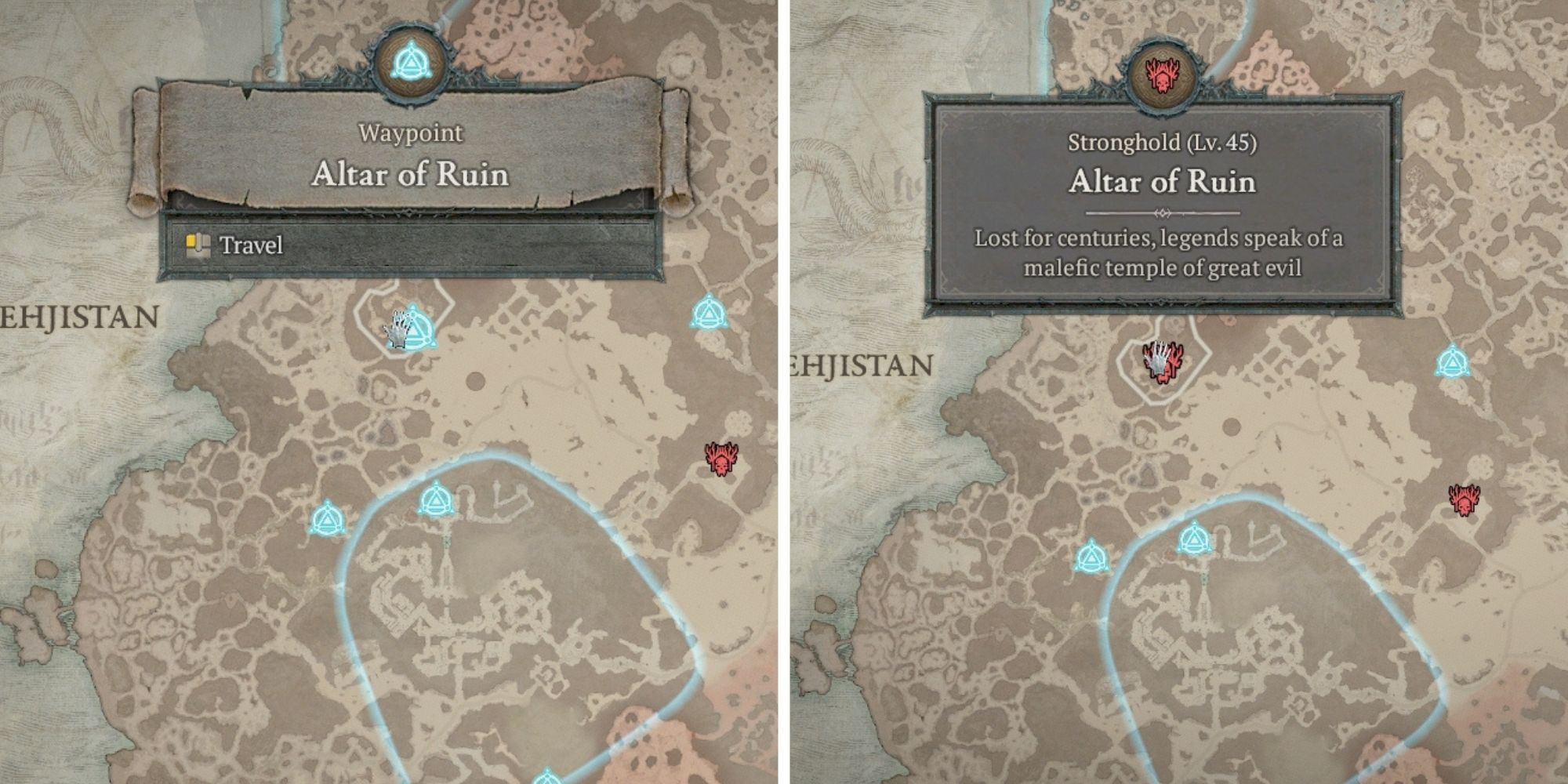Image resolution: width=1568 pixels, height=784 pixels.
Task: Select the Altar of Ruin title text on the scroll
Action: (413, 176)
